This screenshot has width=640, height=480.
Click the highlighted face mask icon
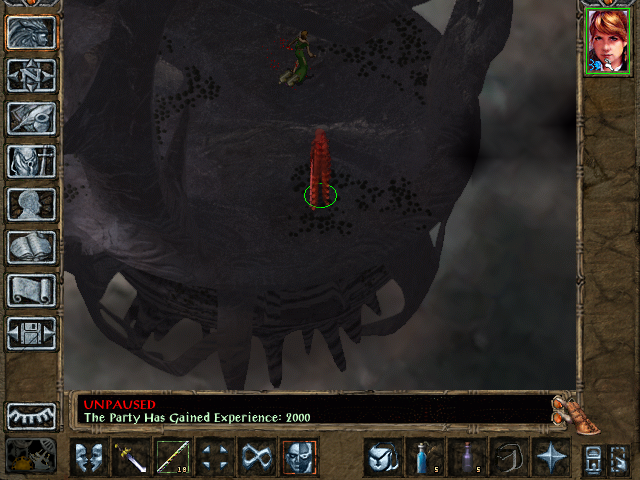point(299,458)
